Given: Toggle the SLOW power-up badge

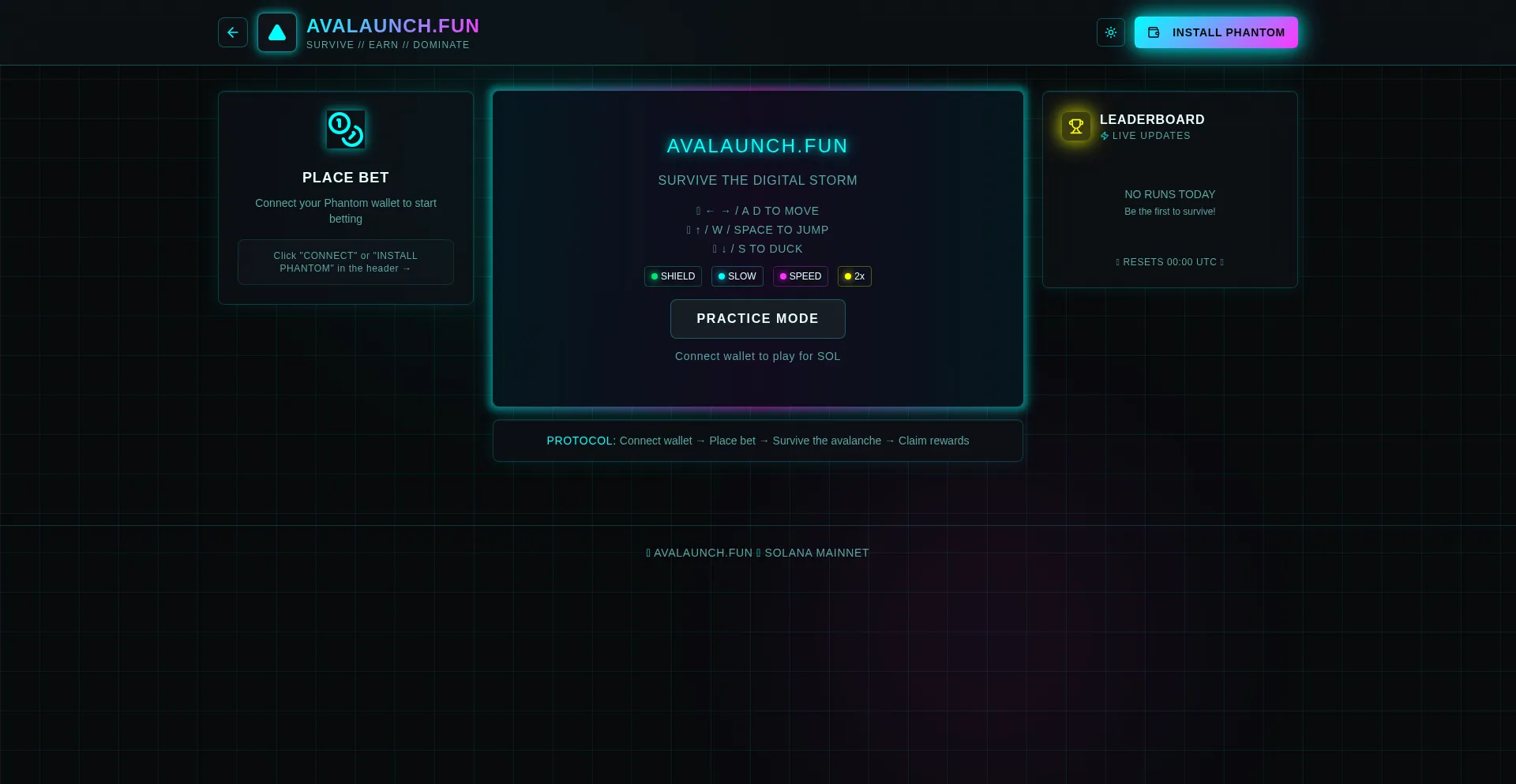Looking at the screenshot, I should click(x=736, y=276).
